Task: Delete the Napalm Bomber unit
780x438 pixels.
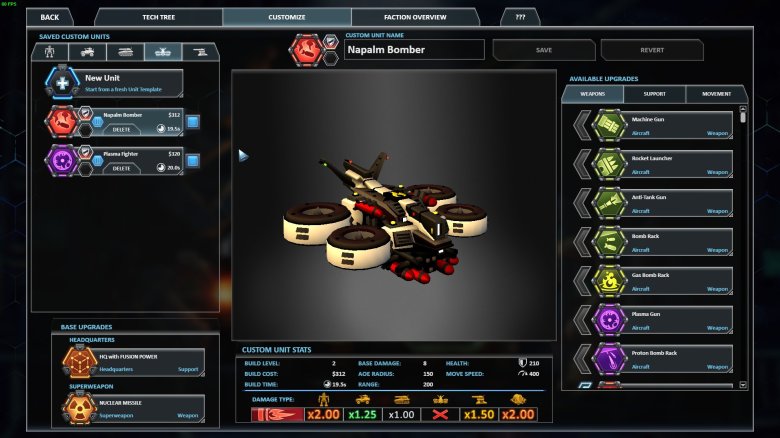Action: tap(121, 128)
